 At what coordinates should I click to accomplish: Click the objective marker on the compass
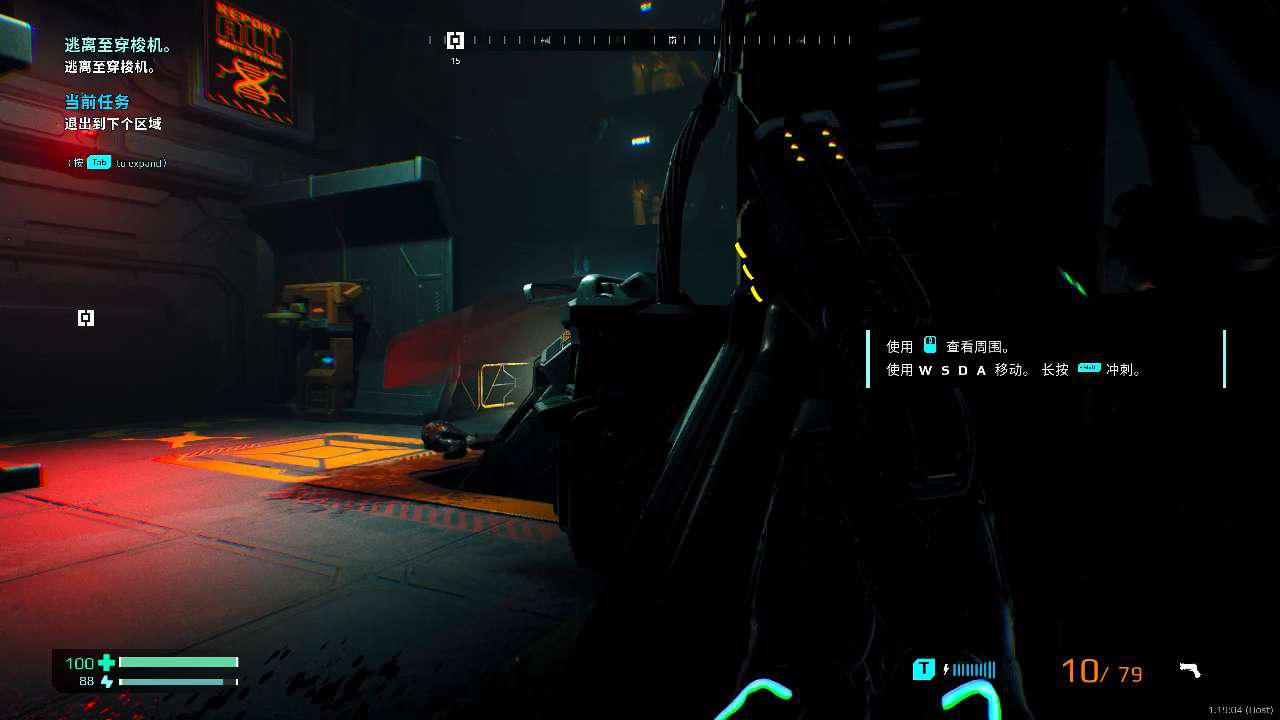455,40
